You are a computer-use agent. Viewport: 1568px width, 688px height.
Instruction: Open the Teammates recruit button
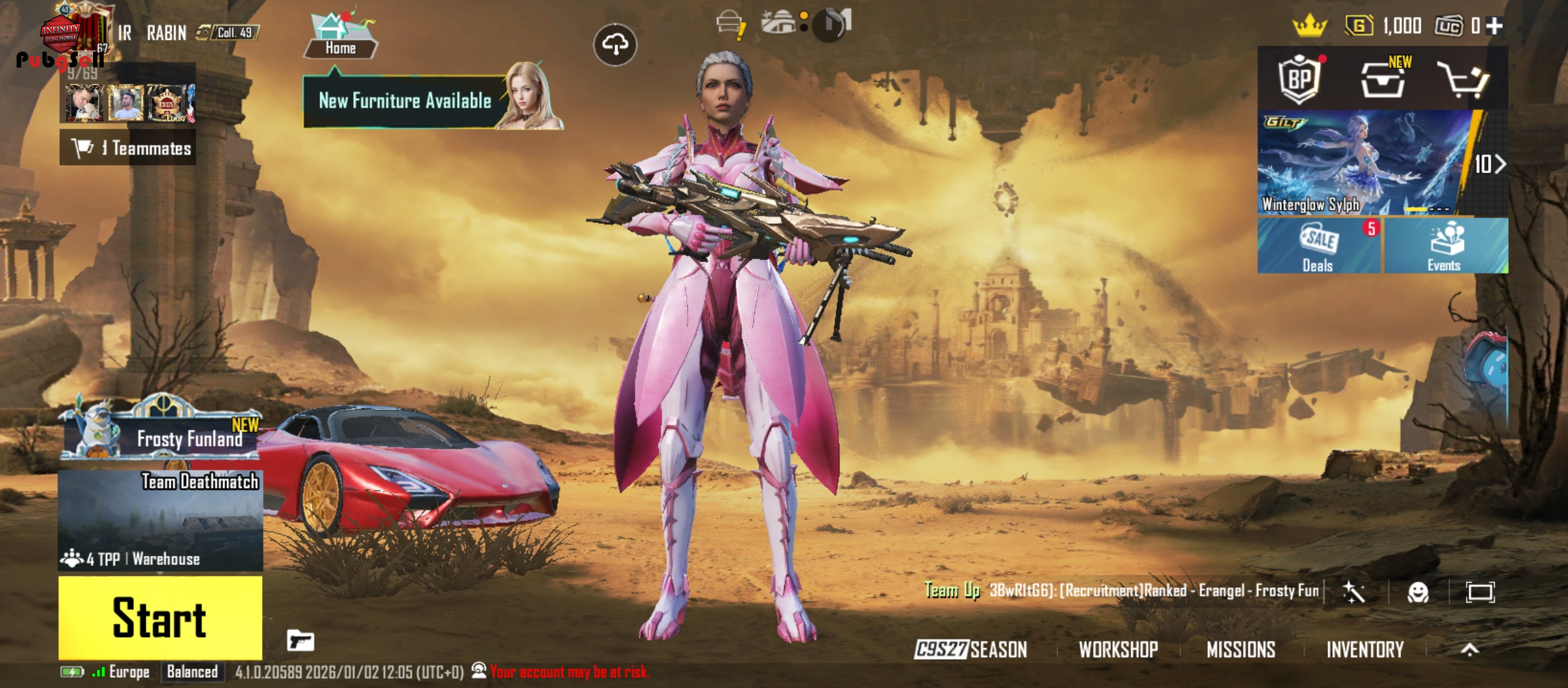click(x=128, y=148)
